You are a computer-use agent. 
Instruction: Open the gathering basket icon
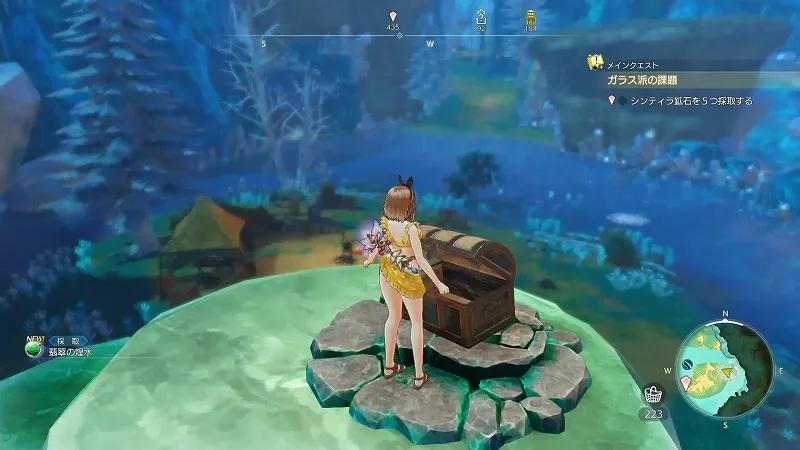pos(653,394)
